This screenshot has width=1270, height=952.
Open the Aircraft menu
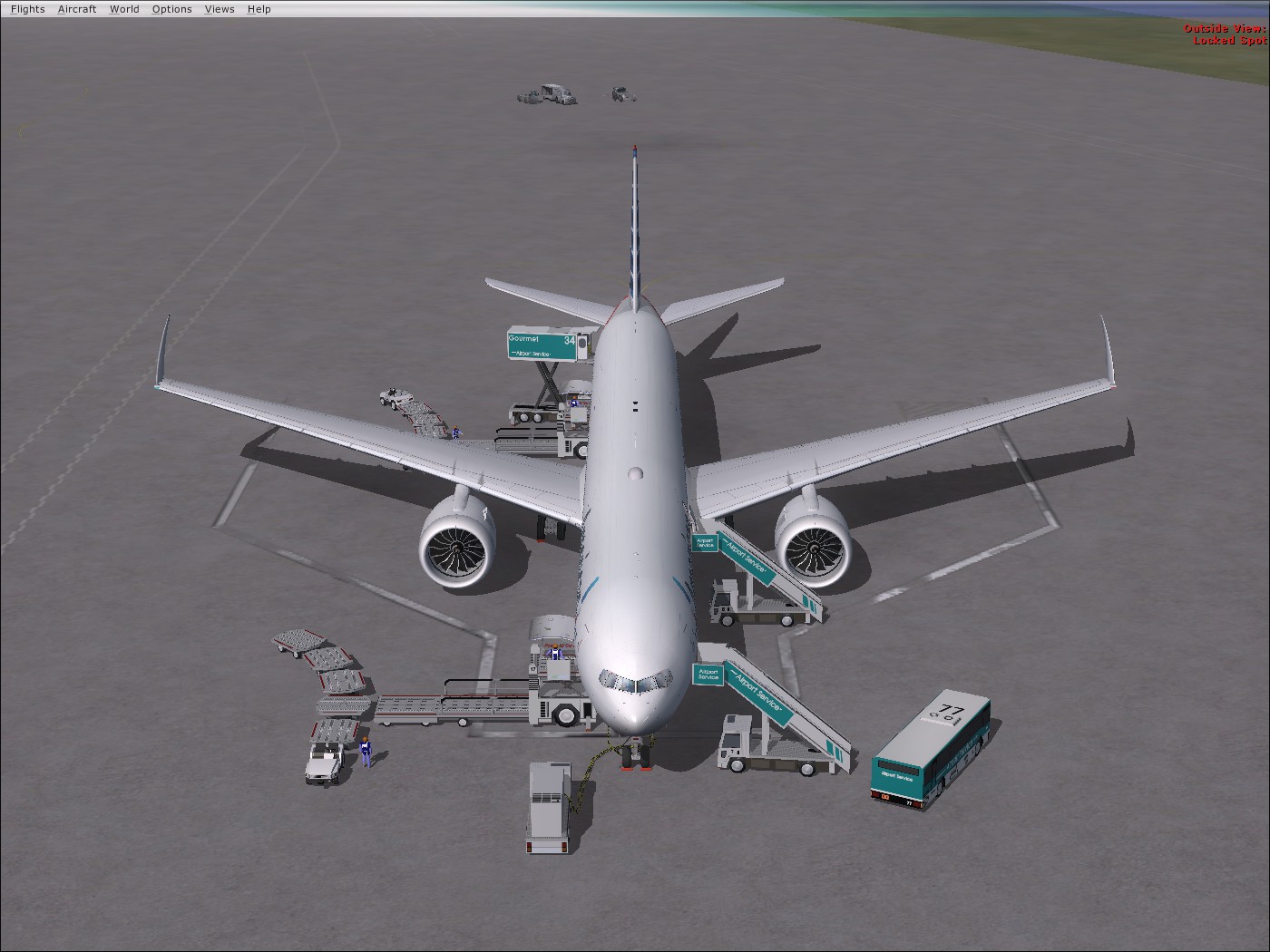(76, 8)
